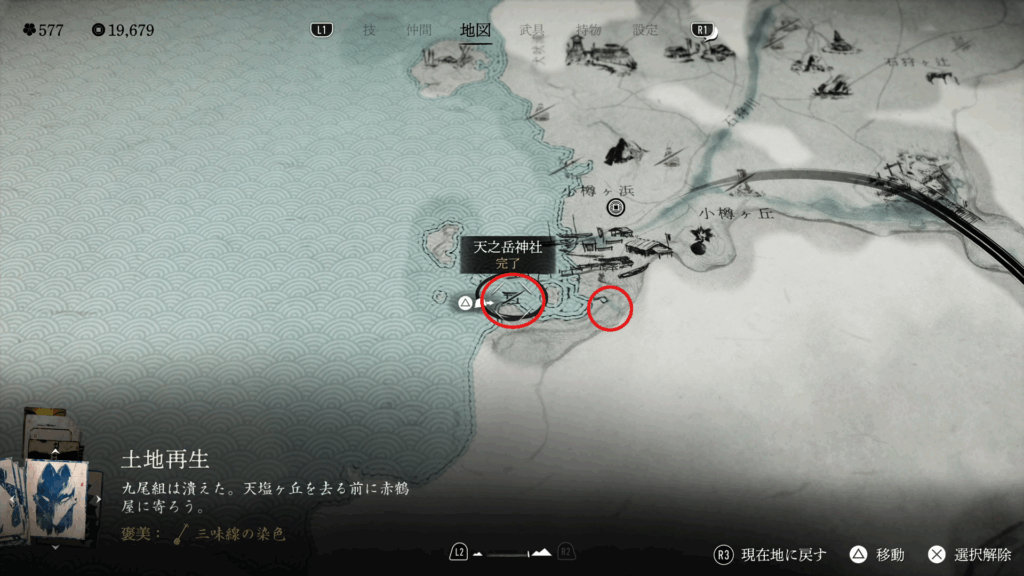Click the coin marker below 小樽ヶ浜

(616, 207)
